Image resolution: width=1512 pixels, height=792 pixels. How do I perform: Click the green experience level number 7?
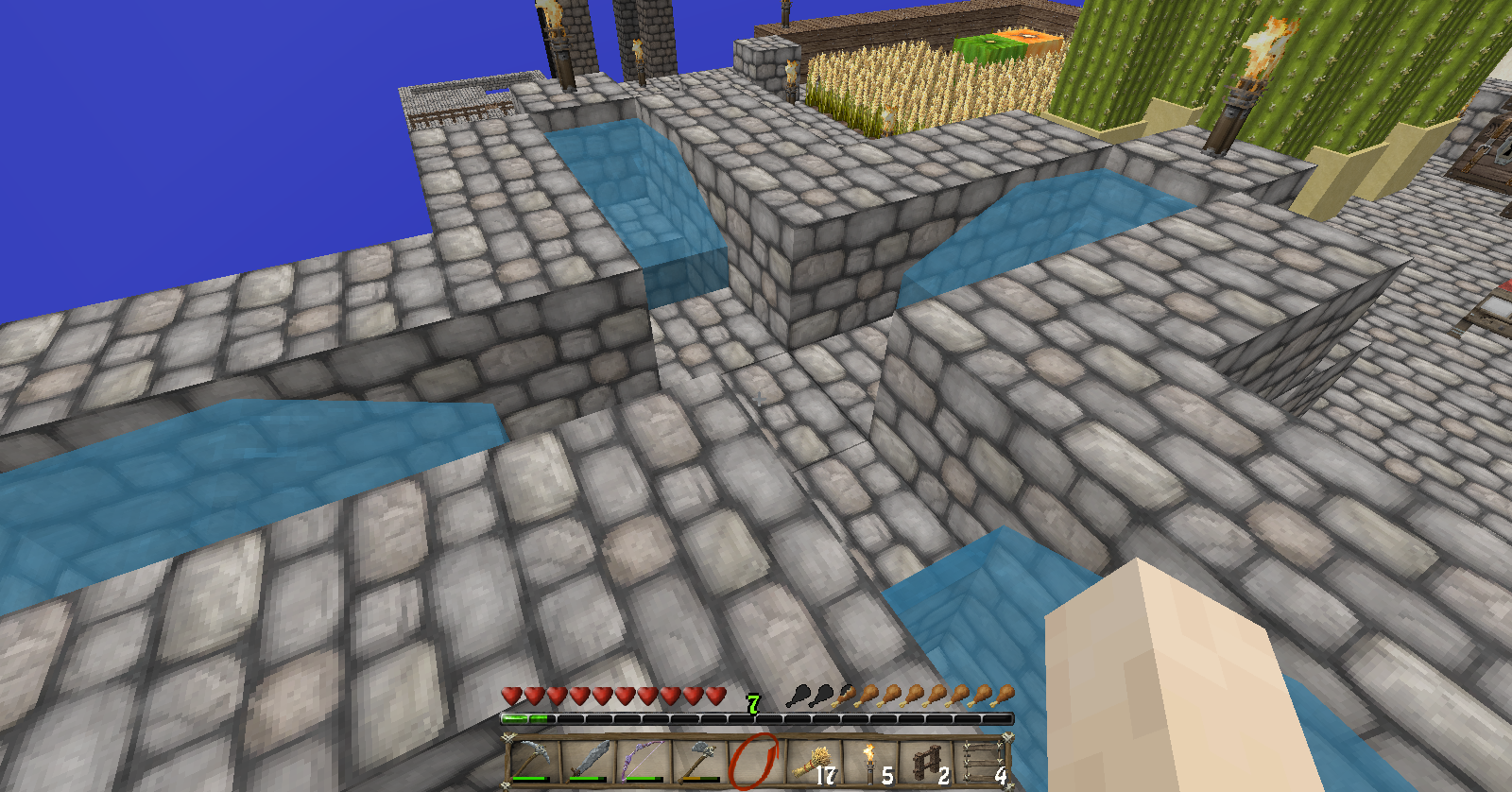point(753,705)
